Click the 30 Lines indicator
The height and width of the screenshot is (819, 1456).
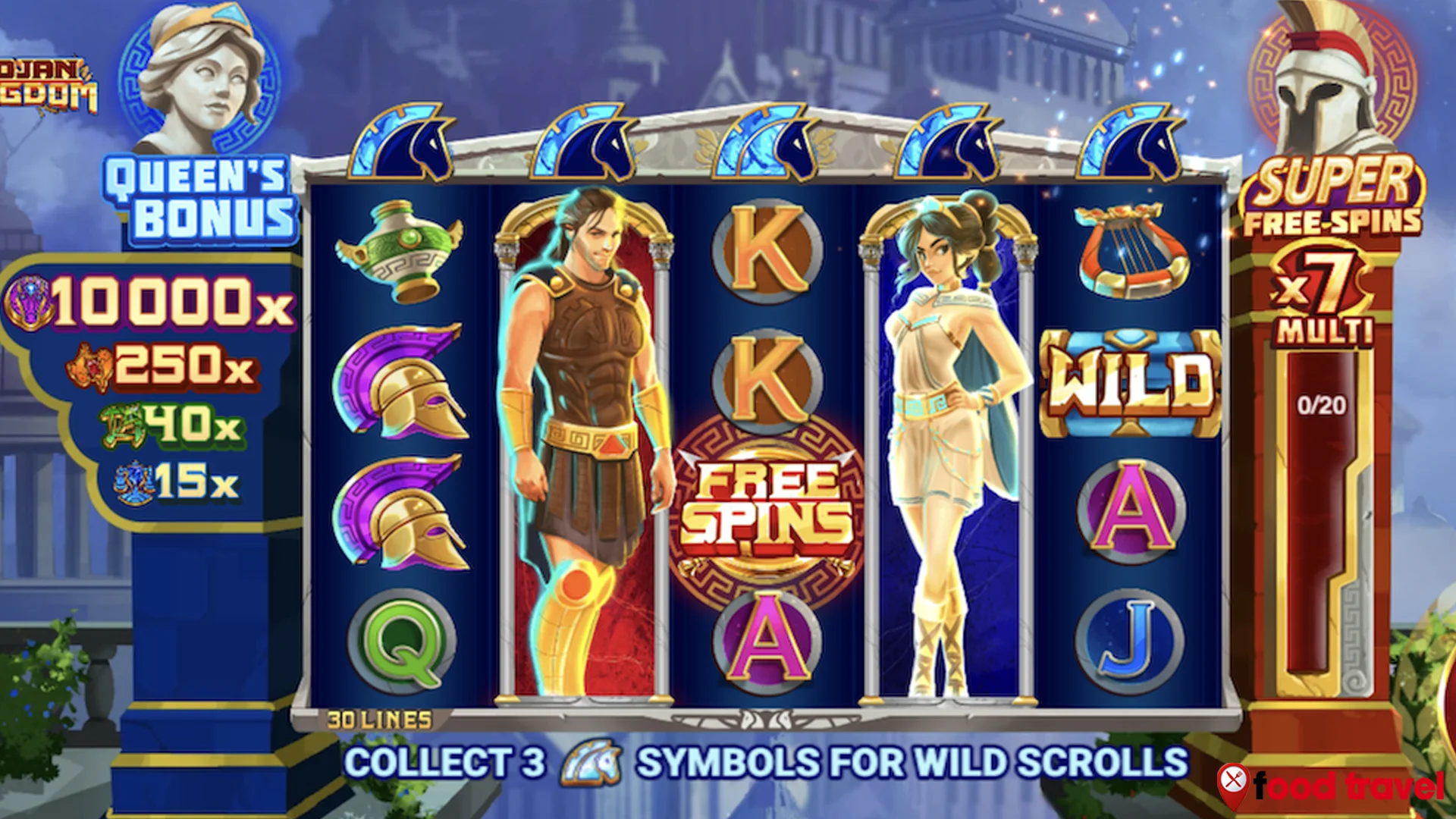(x=379, y=720)
